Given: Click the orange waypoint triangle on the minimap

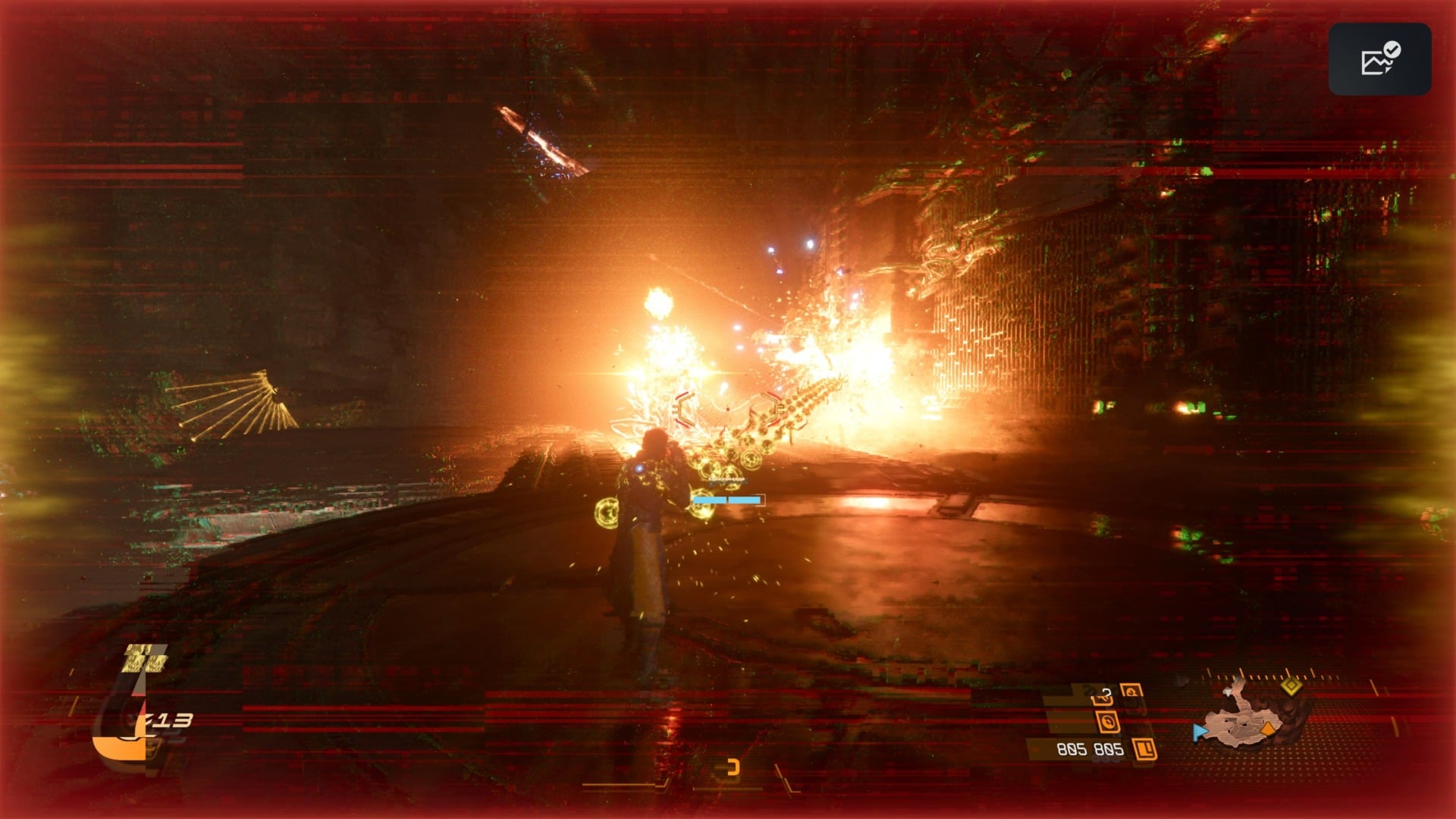Looking at the screenshot, I should click(x=1268, y=730).
